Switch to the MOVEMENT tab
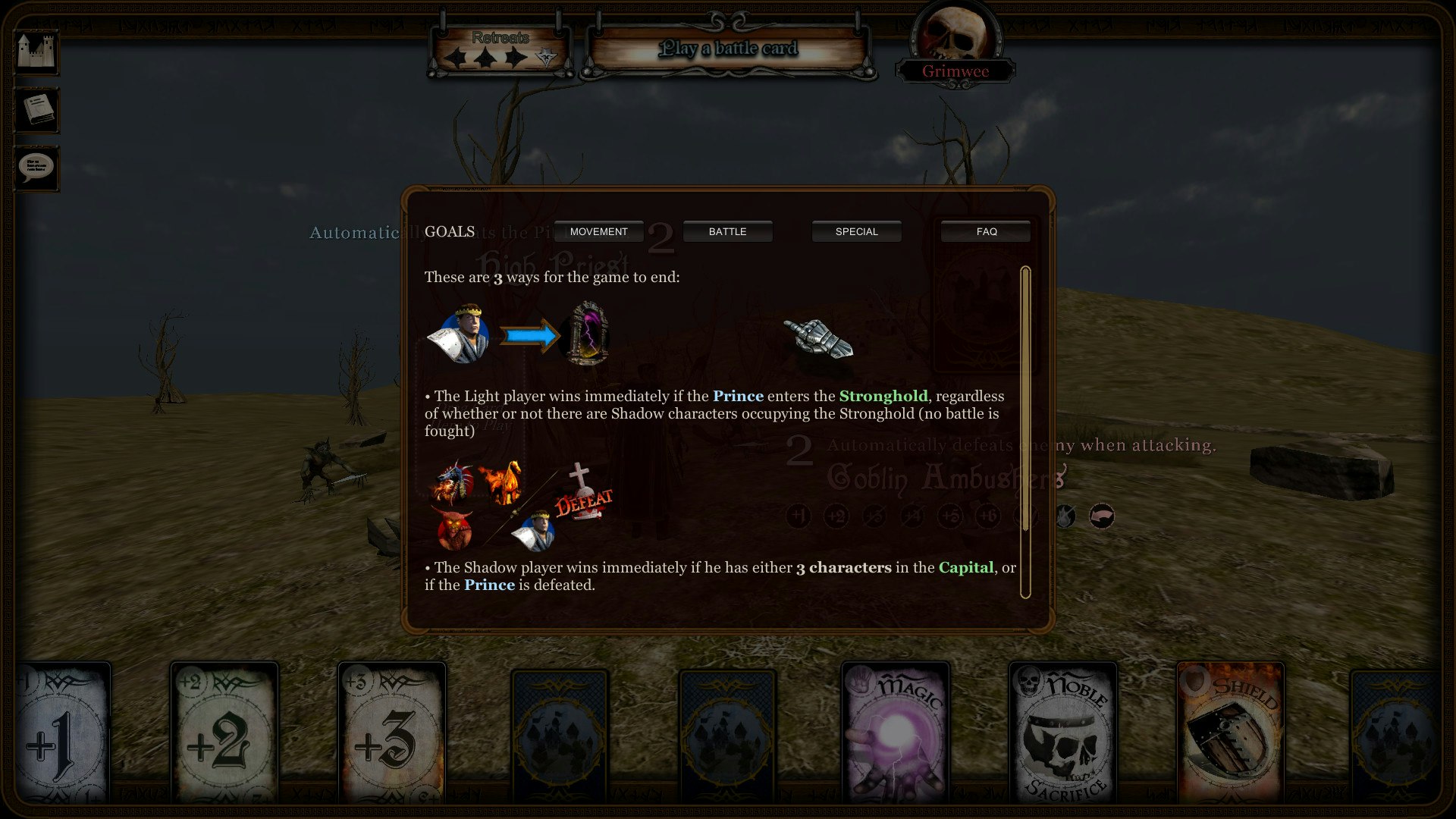Viewport: 1456px width, 819px height. point(598,231)
